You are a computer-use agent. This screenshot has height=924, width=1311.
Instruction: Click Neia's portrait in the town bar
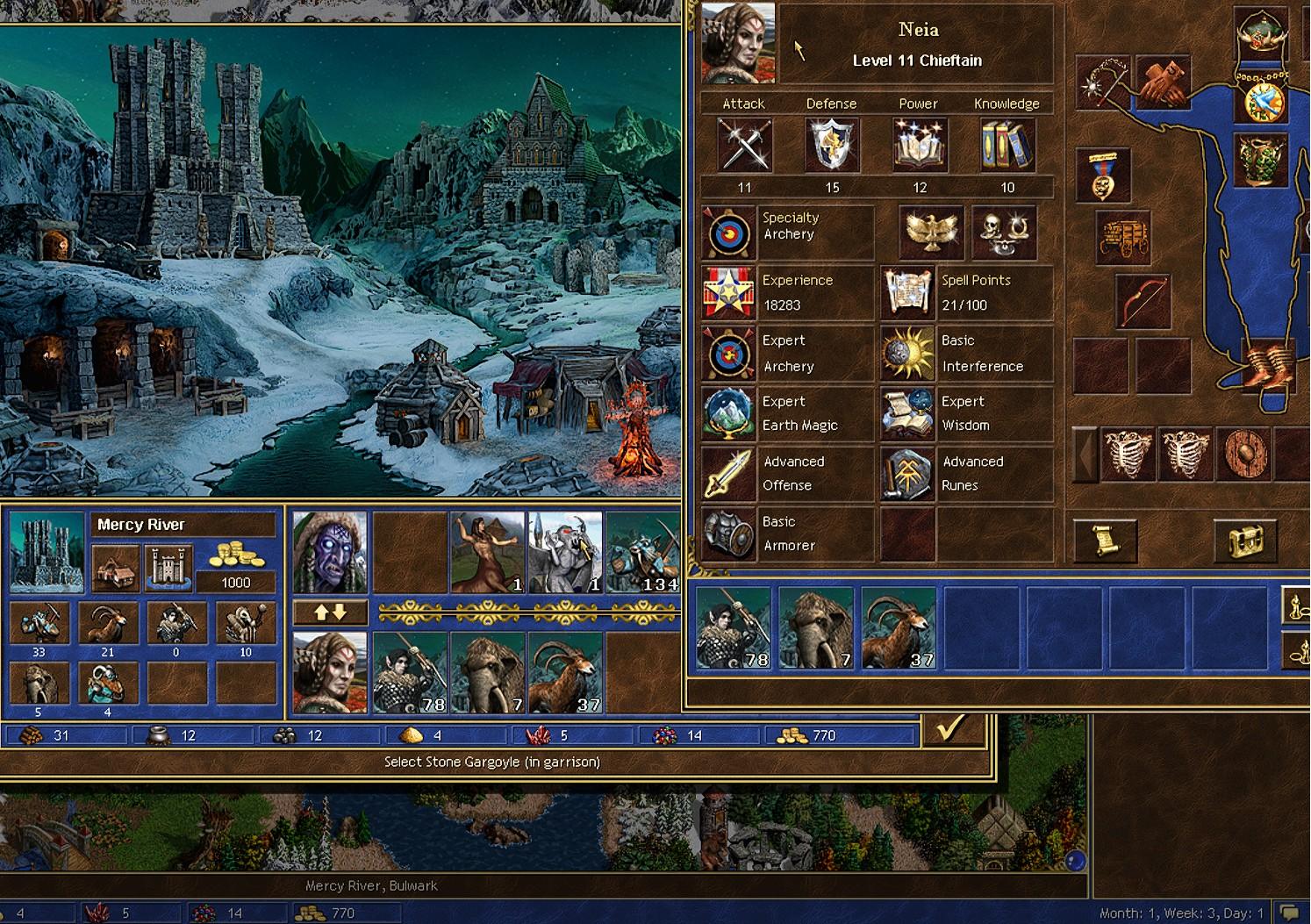(x=330, y=672)
